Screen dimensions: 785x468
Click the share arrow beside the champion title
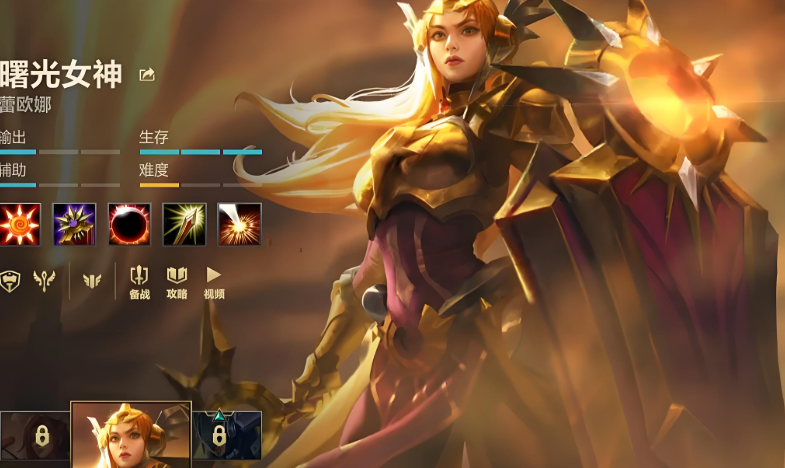point(148,75)
